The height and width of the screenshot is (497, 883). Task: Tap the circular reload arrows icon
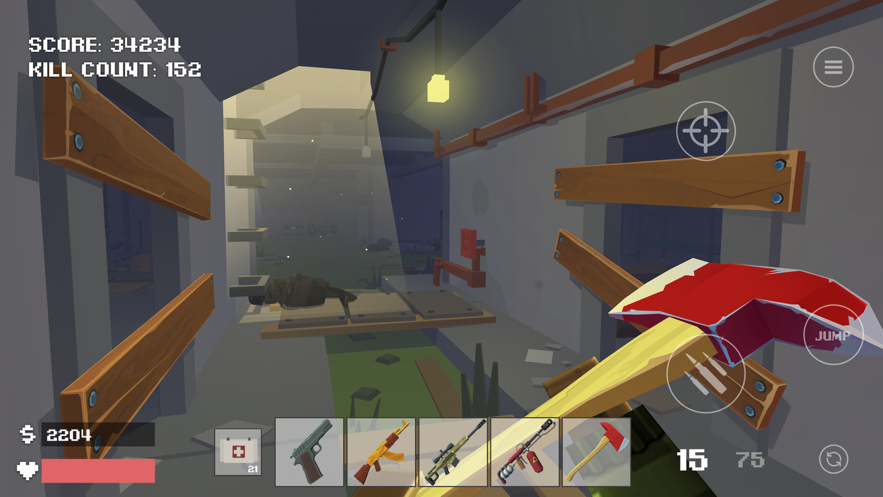click(x=833, y=459)
